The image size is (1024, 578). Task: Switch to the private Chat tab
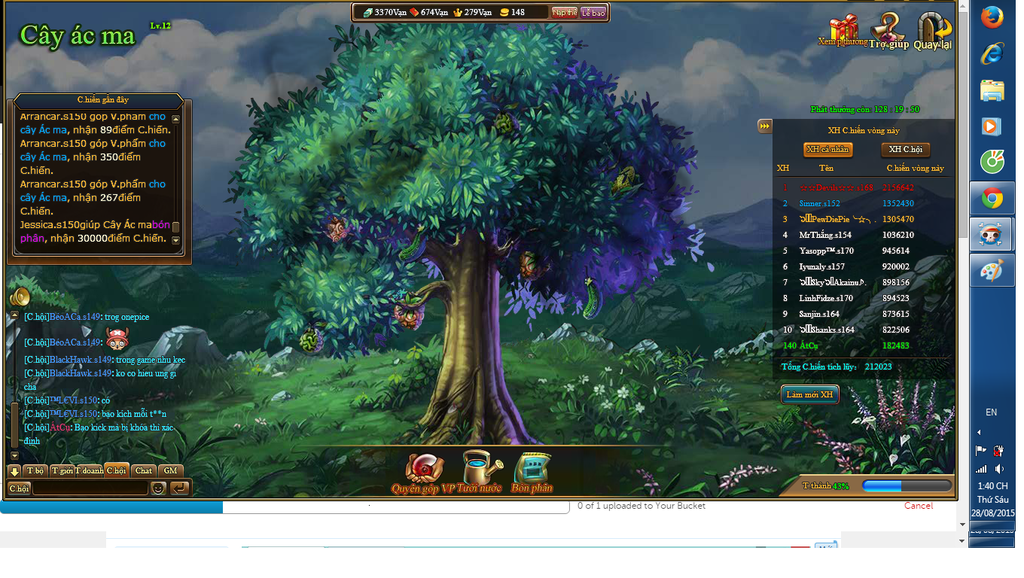pyautogui.click(x=144, y=470)
